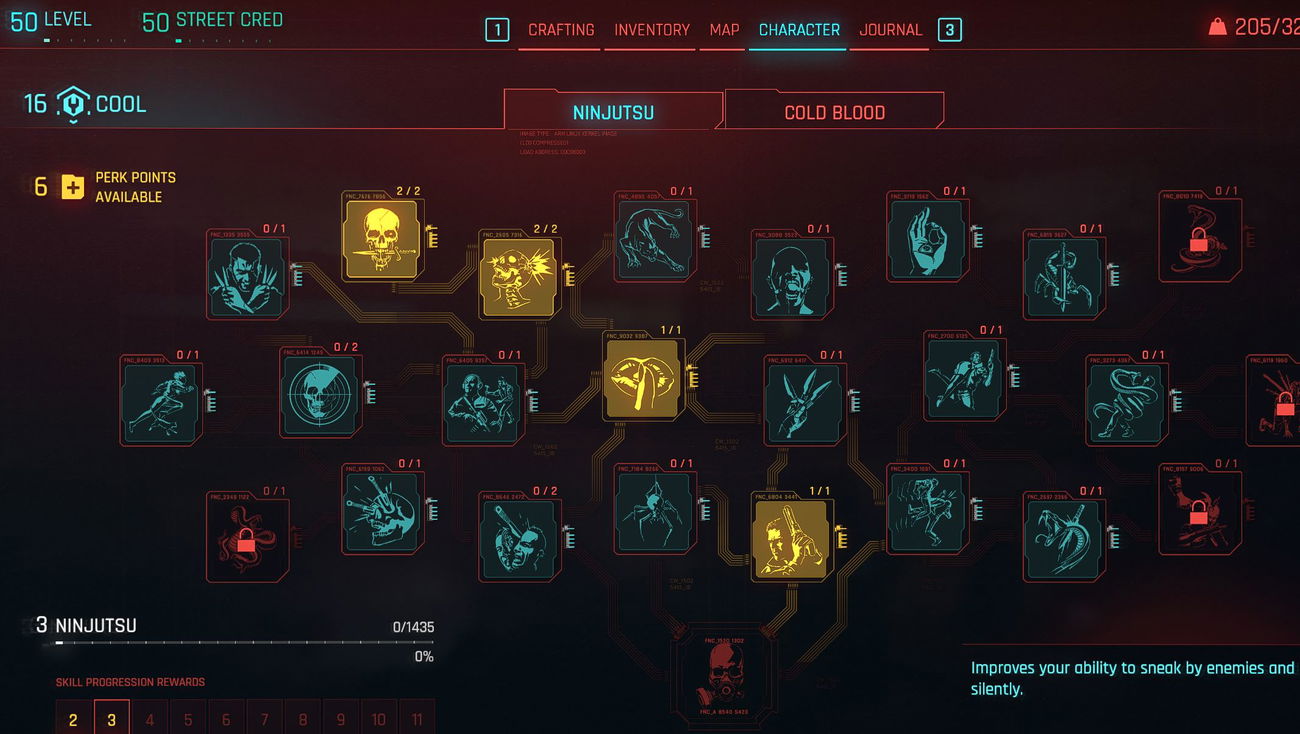
Task: Click the Cool attribute icon
Action: [x=73, y=104]
